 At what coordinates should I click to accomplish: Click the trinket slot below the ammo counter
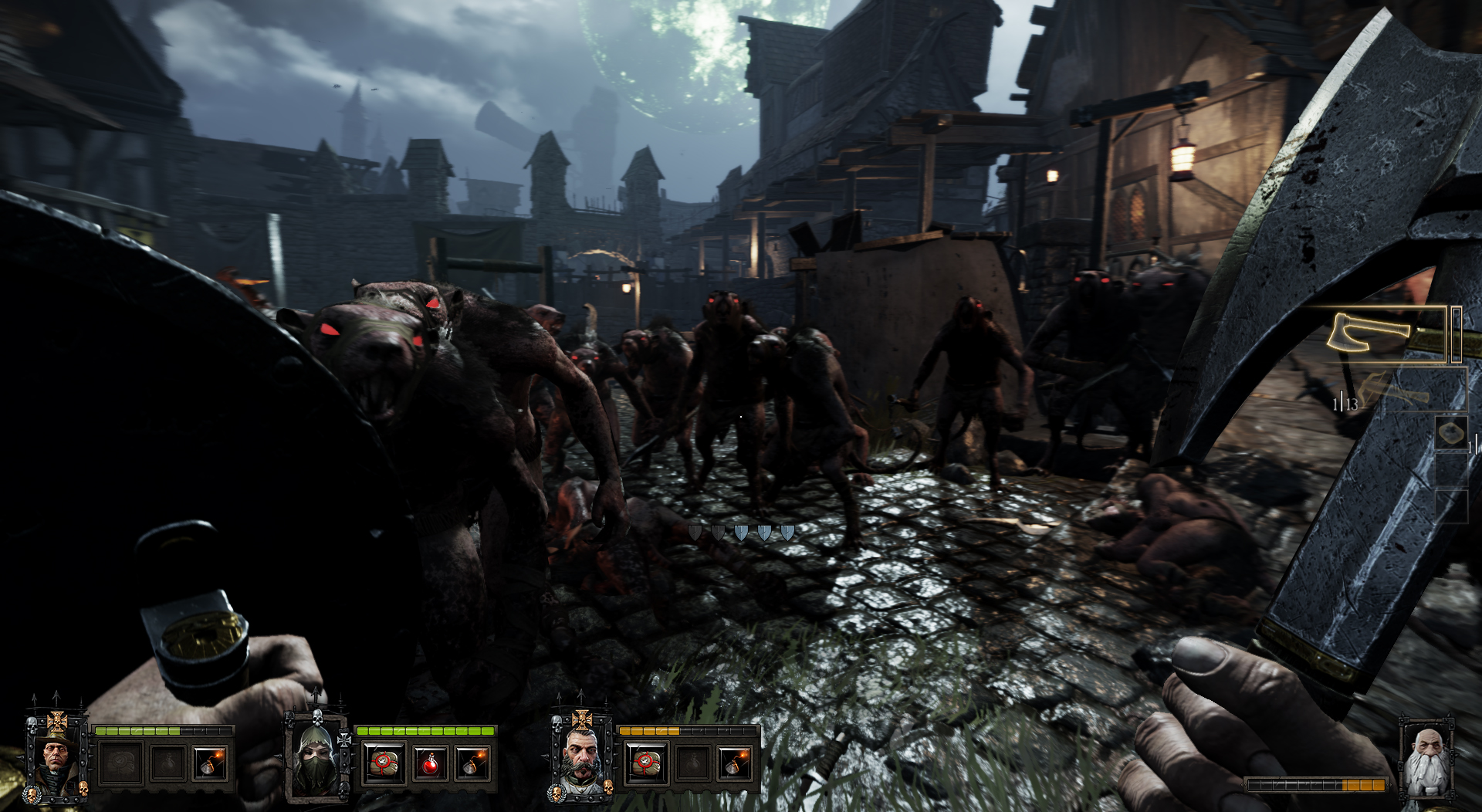click(1452, 432)
